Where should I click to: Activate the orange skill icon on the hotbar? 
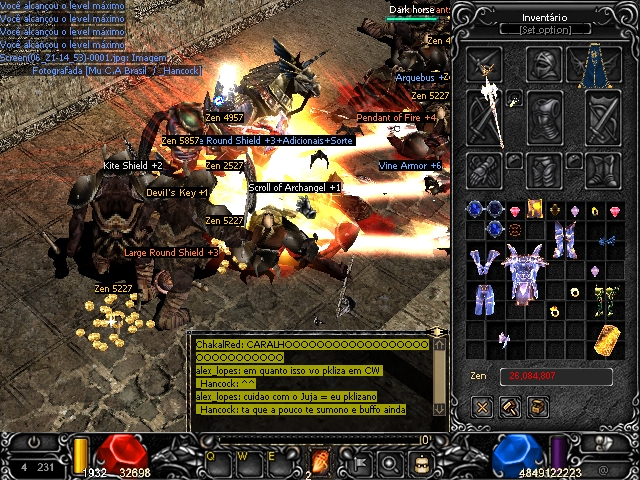pyautogui.click(x=321, y=461)
